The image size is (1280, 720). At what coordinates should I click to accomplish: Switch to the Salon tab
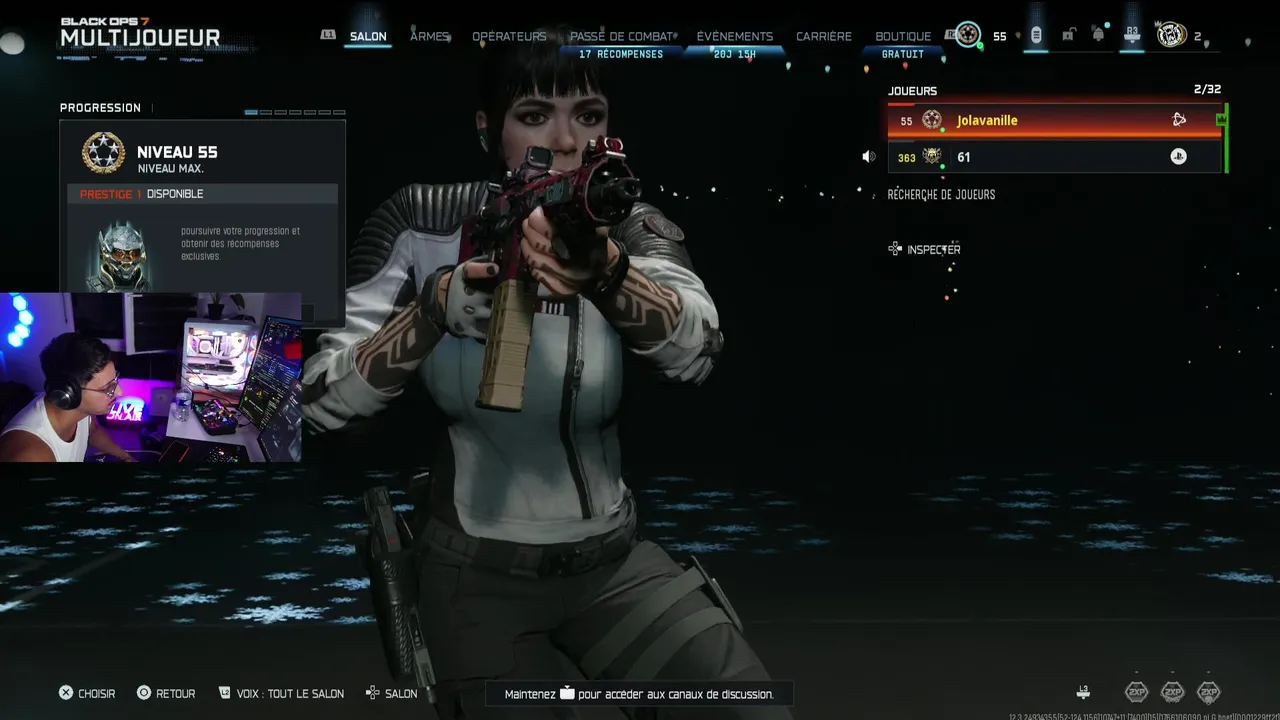(368, 37)
